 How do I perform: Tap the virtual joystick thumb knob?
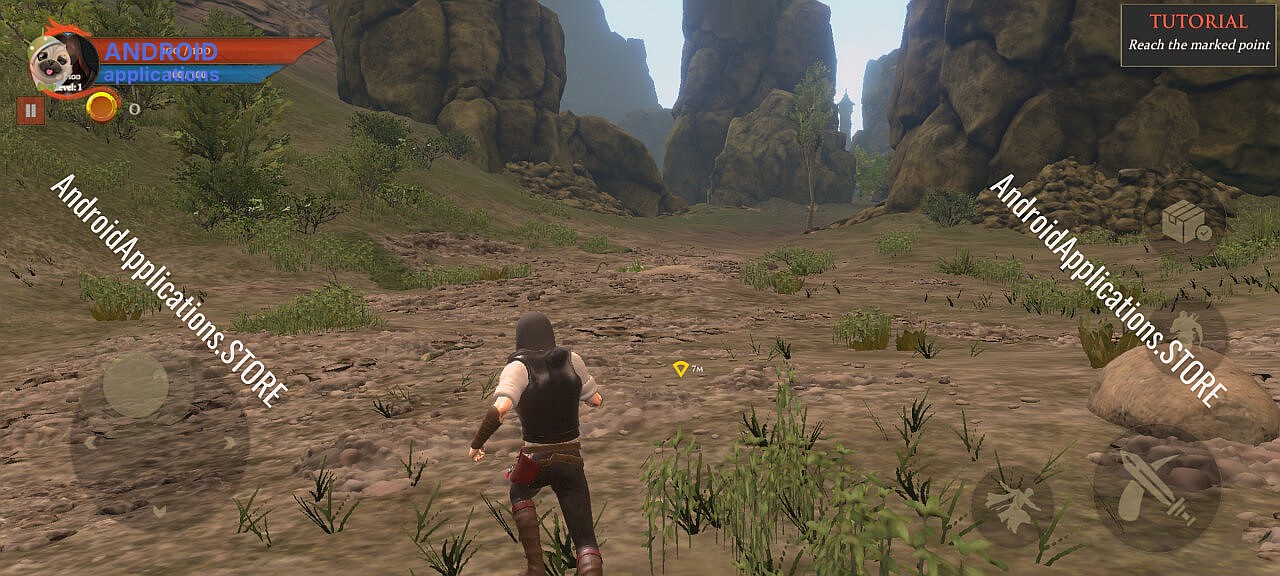click(136, 385)
